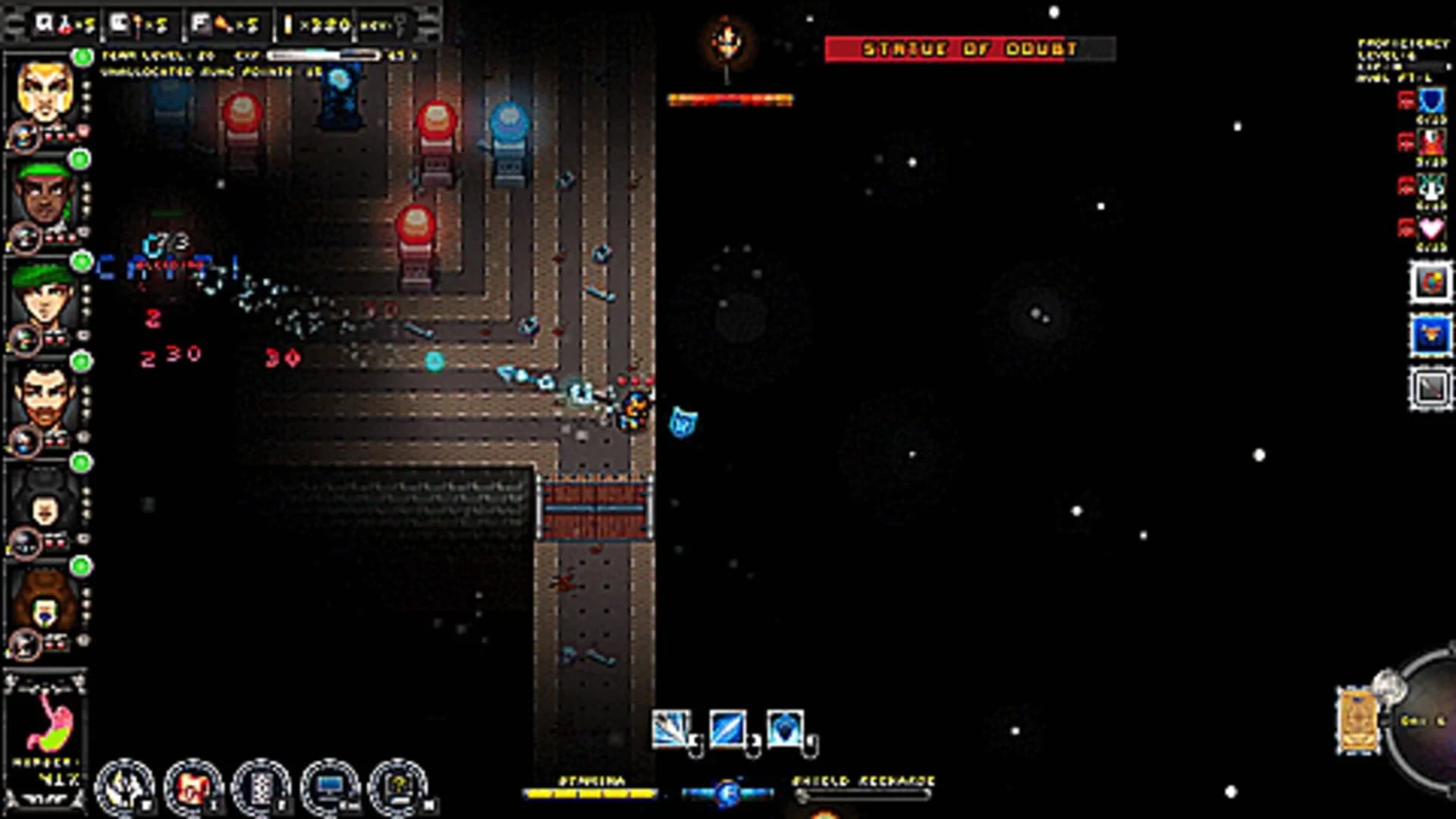Click the Statue of Doubt boss name
1456x819 pixels.
[968, 48]
